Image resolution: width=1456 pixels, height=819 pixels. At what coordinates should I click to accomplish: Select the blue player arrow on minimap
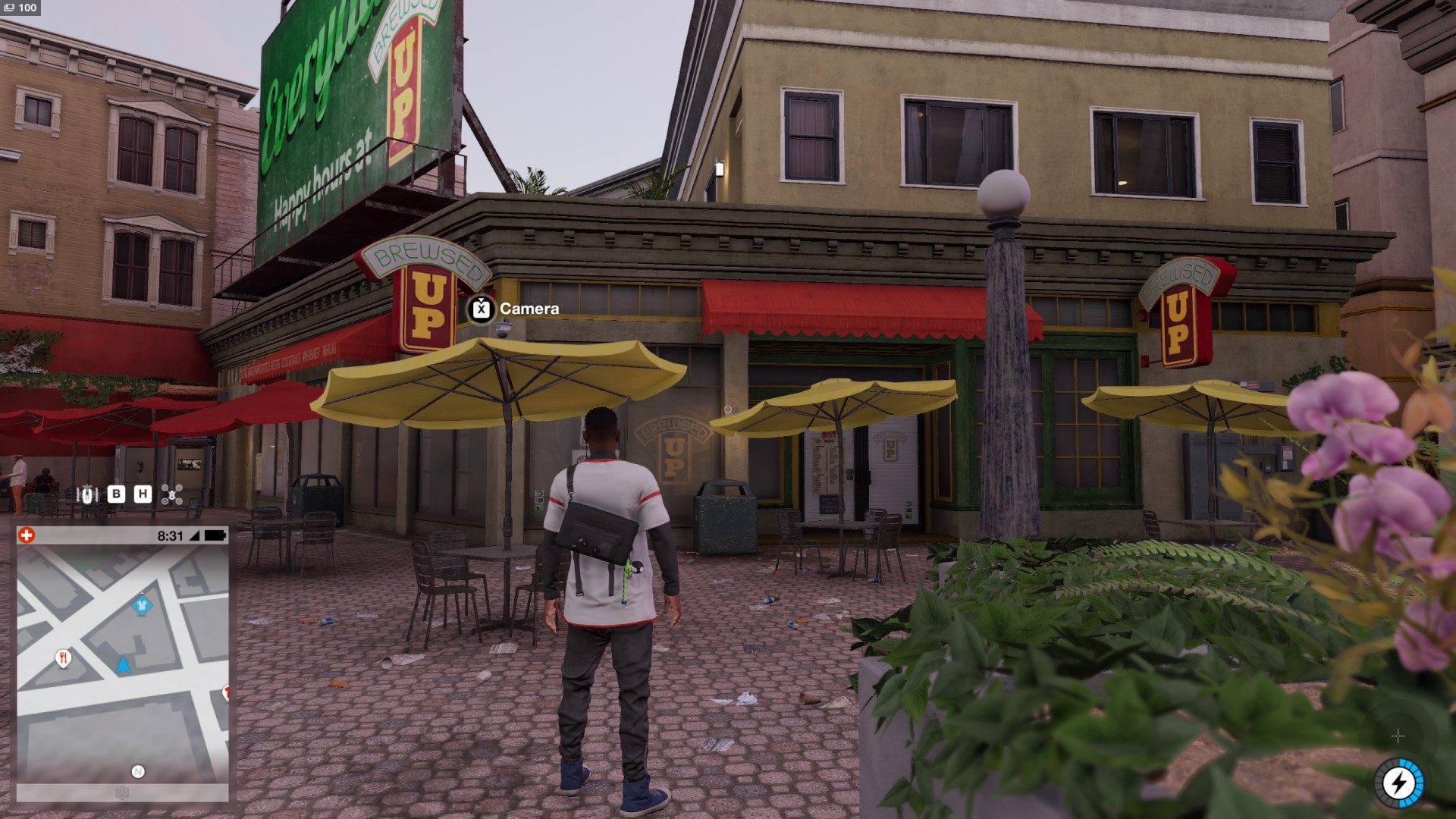pos(123,665)
